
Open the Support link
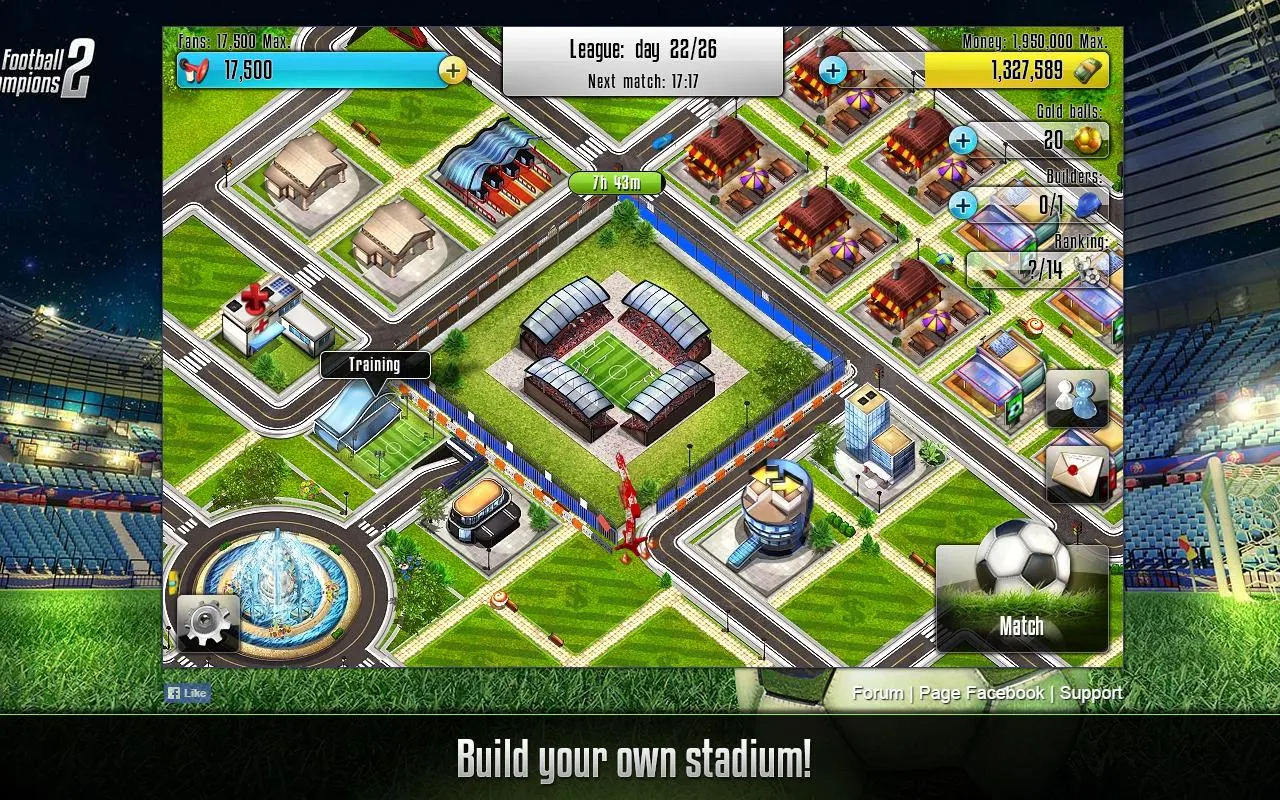pos(1091,693)
